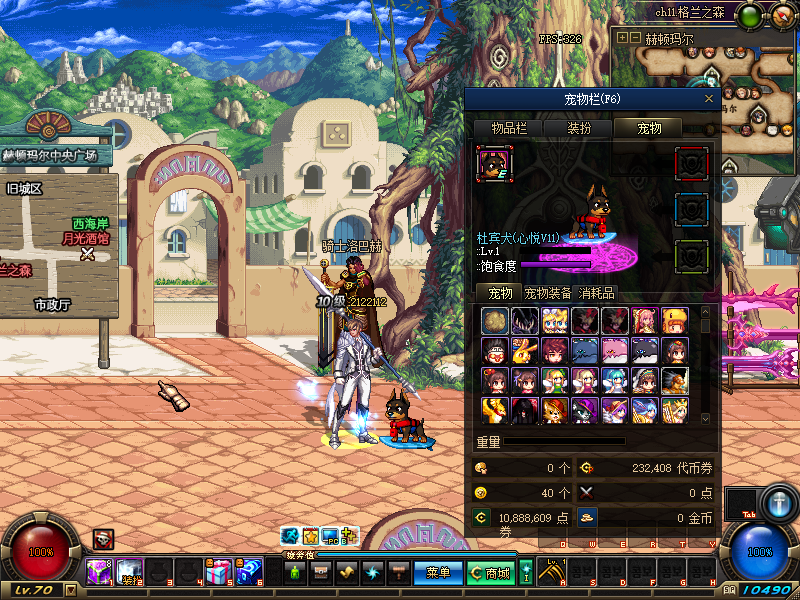Screen dimensions: 800x600
Task: Select the red-bordered pet equipment slot
Action: (692, 163)
